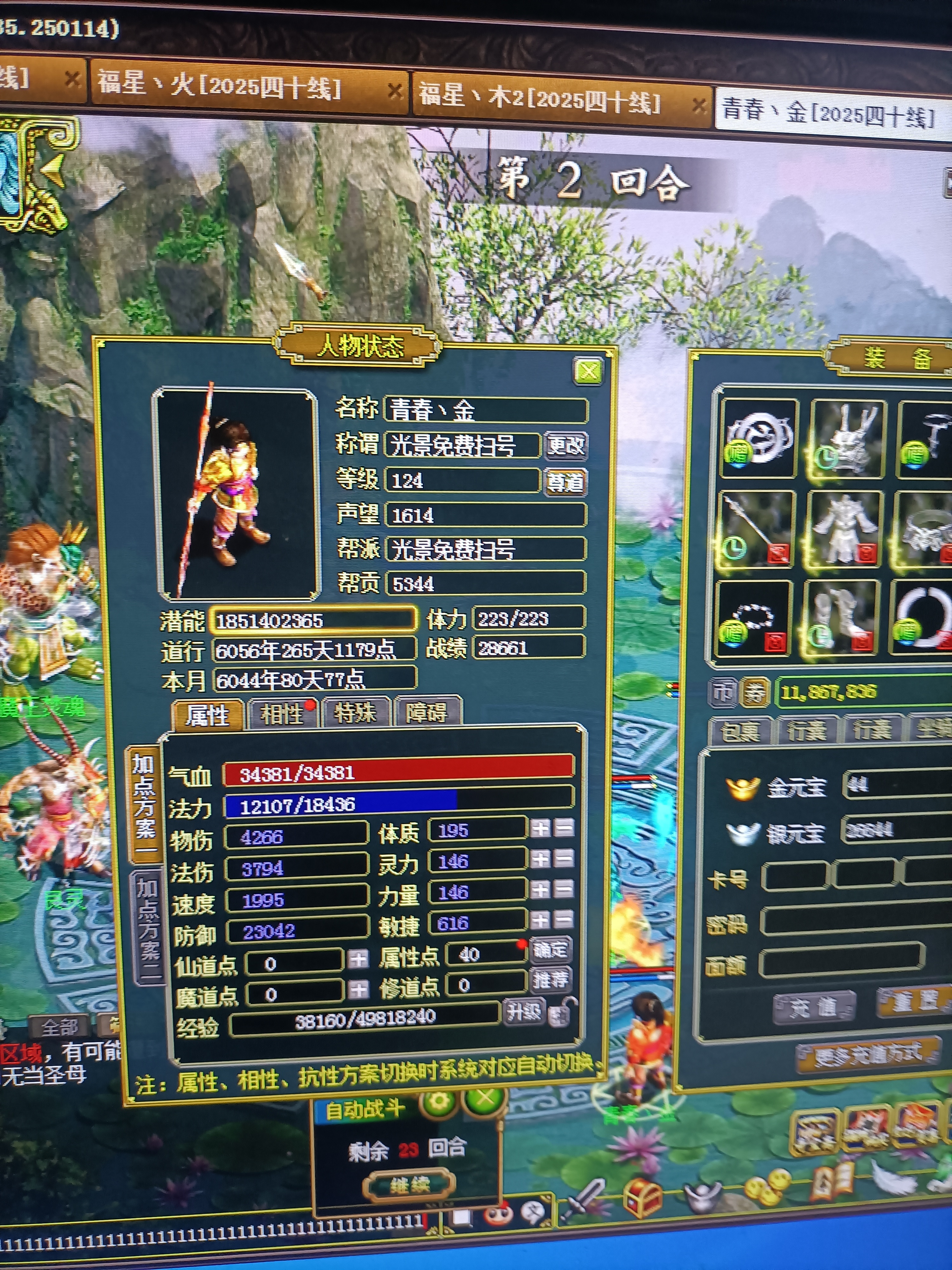
Task: Close the 人物状态 character status window
Action: coord(588,371)
